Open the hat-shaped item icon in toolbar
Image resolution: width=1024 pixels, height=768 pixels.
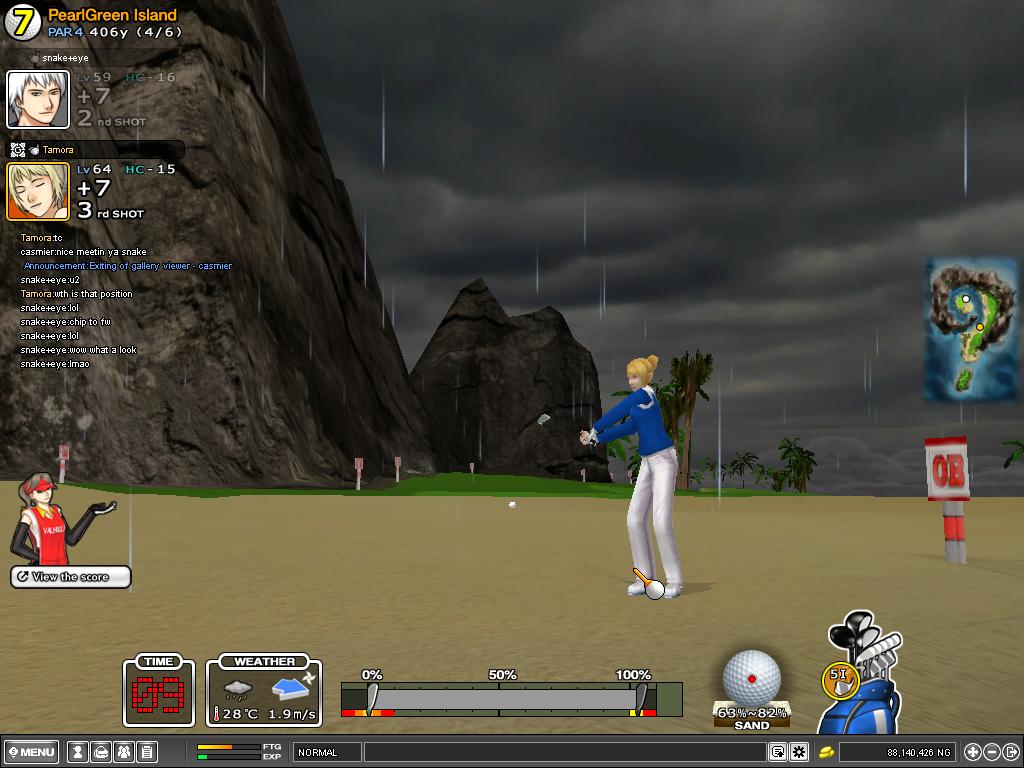tap(100, 752)
